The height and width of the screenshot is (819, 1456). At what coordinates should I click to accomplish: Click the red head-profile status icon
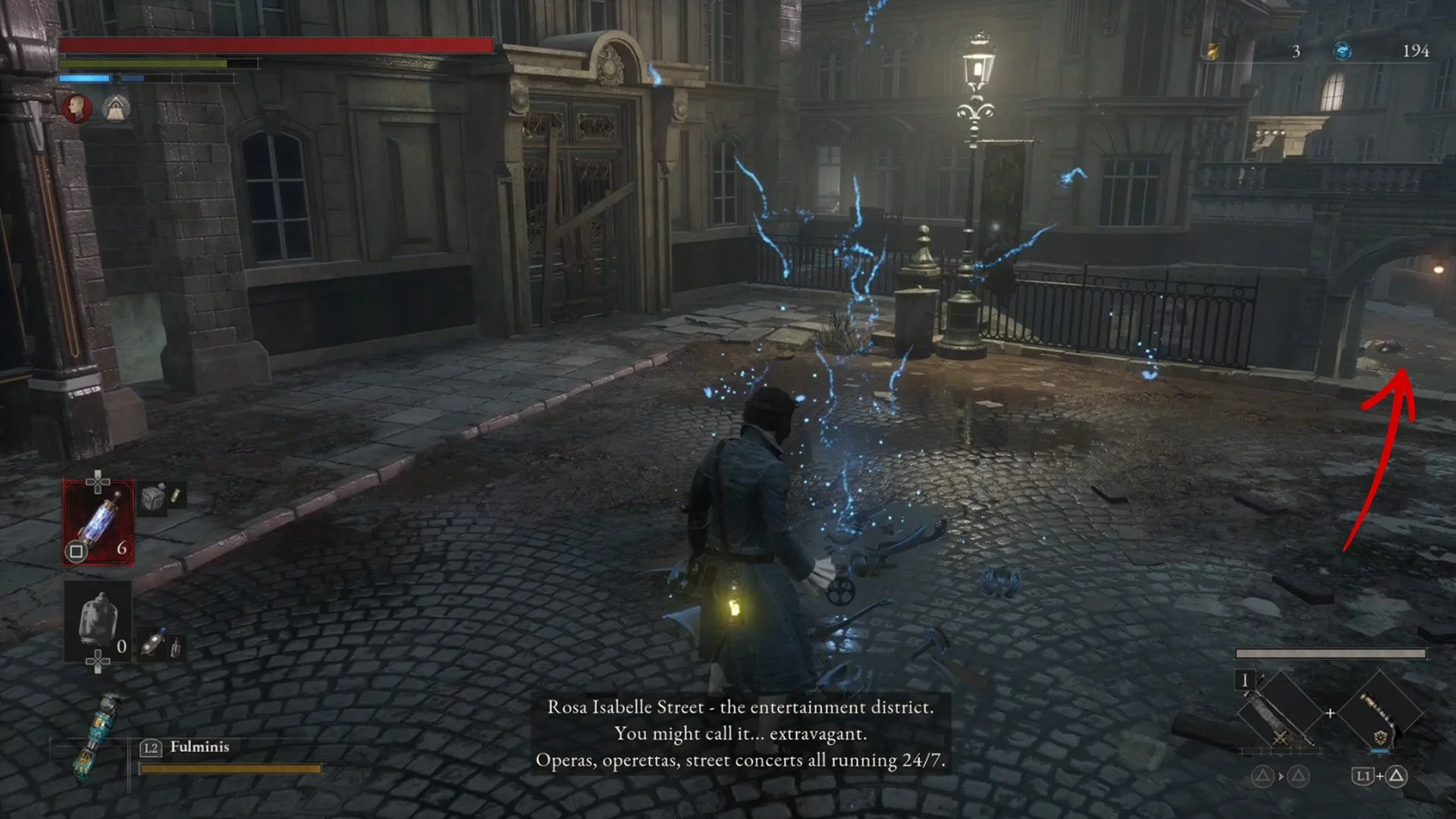coord(77,109)
